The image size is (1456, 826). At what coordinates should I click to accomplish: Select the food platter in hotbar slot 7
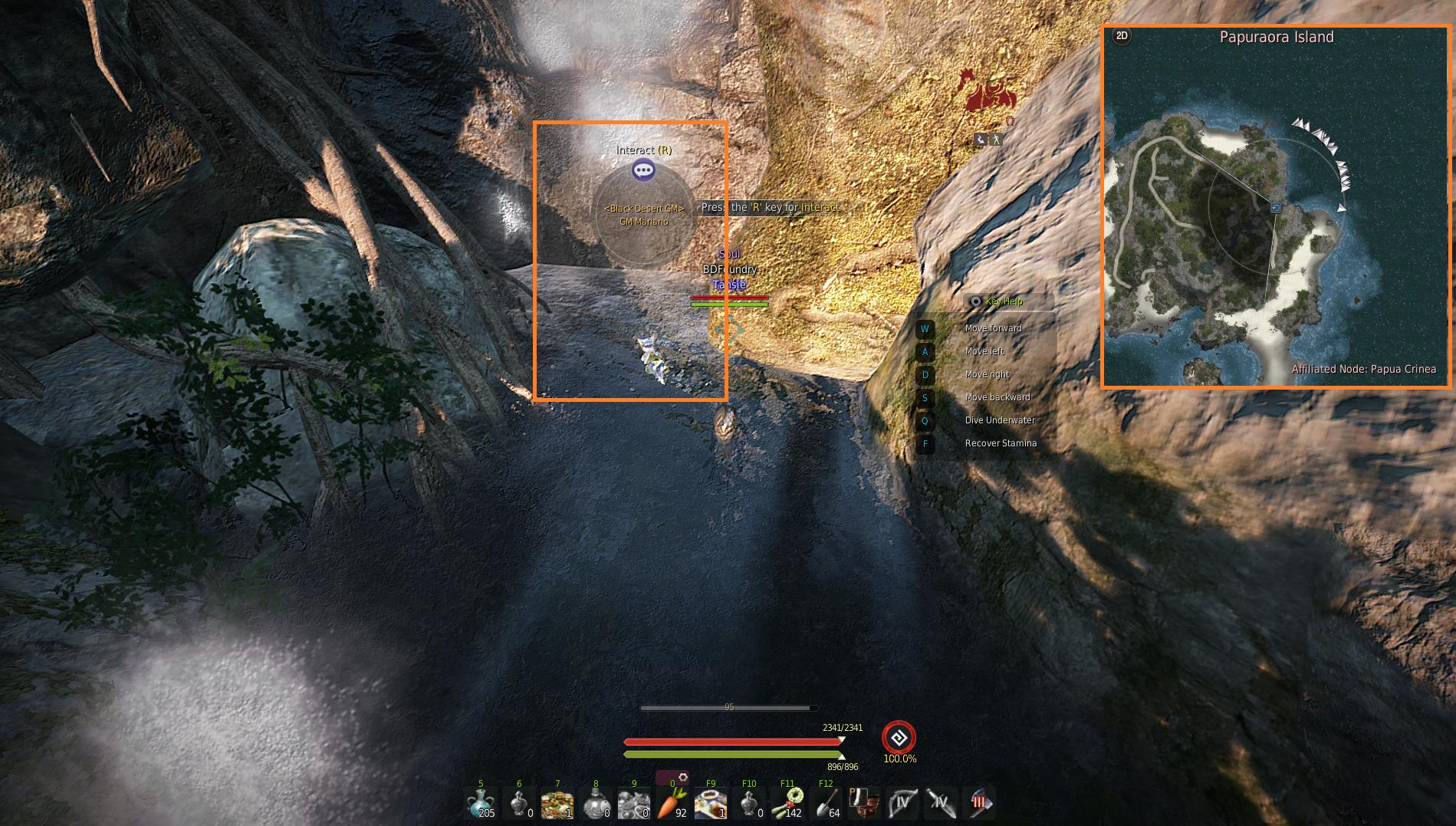[557, 804]
